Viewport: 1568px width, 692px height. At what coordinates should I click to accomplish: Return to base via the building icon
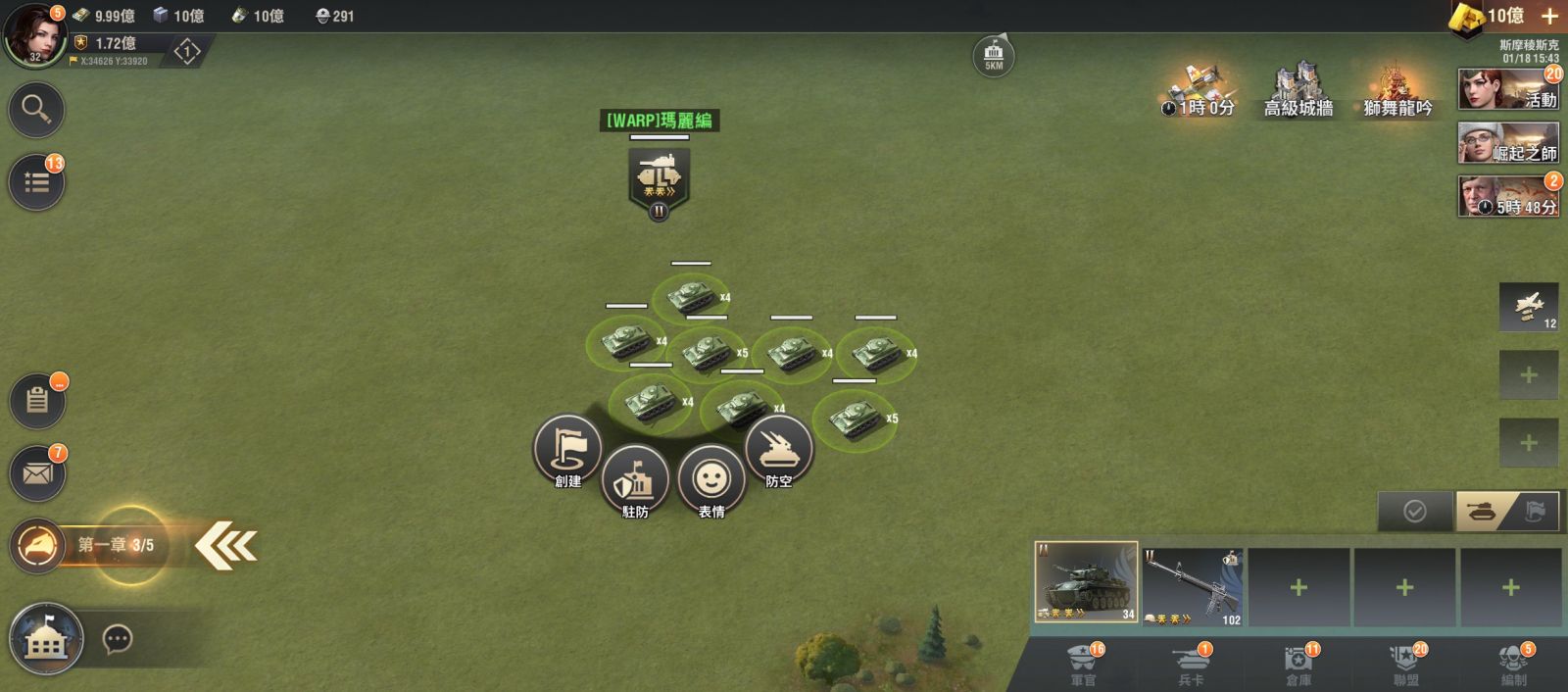coord(45,639)
